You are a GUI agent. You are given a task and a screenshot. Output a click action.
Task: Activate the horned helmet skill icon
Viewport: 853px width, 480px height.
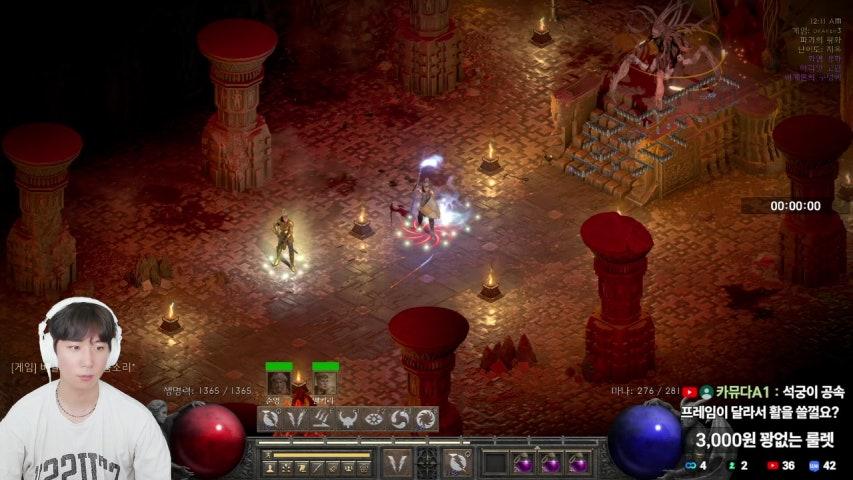click(x=348, y=419)
